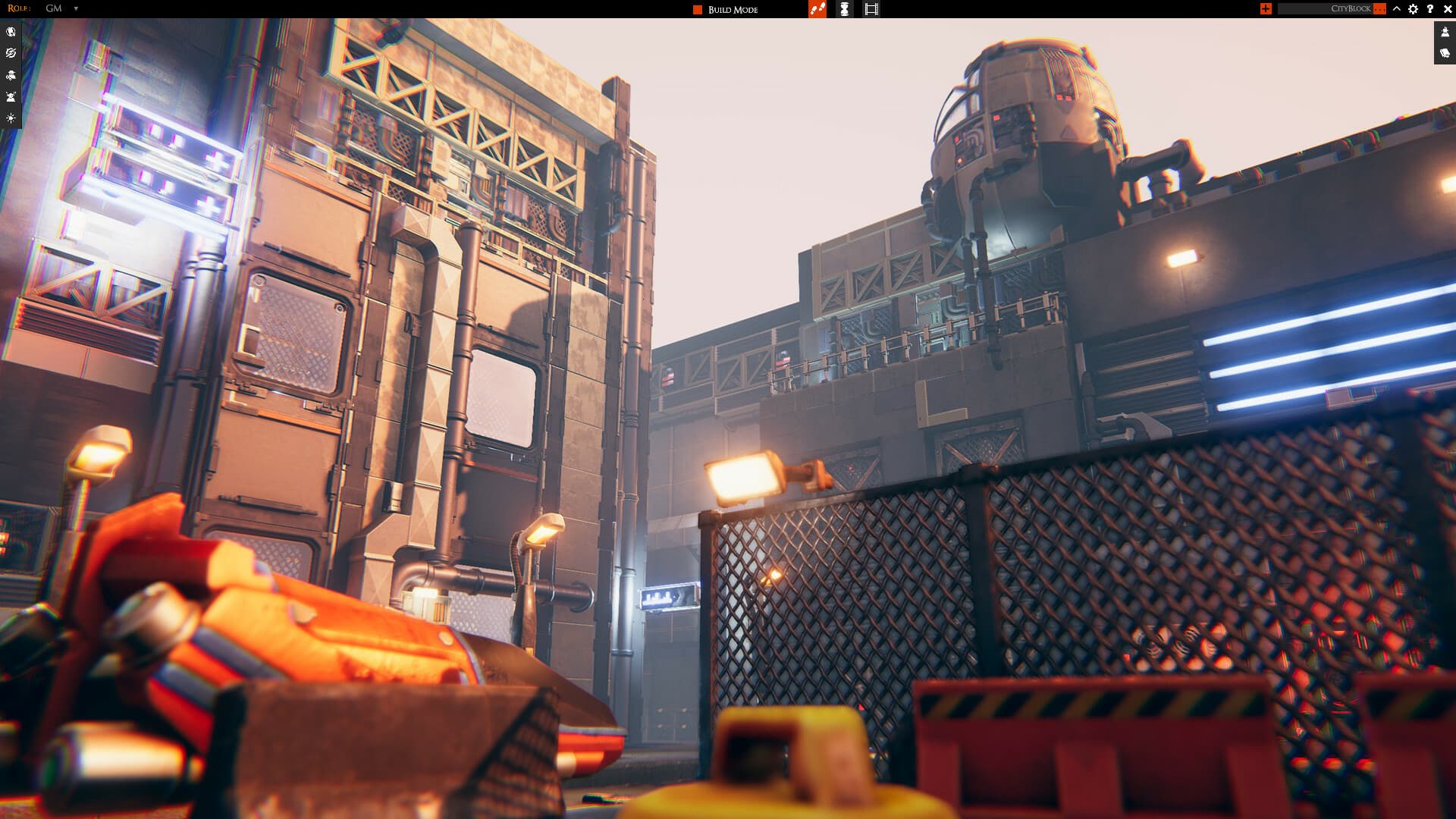Open the stamp/slab tool on the right panel
Viewport: 1456px width, 819px height.
pos(1443,32)
